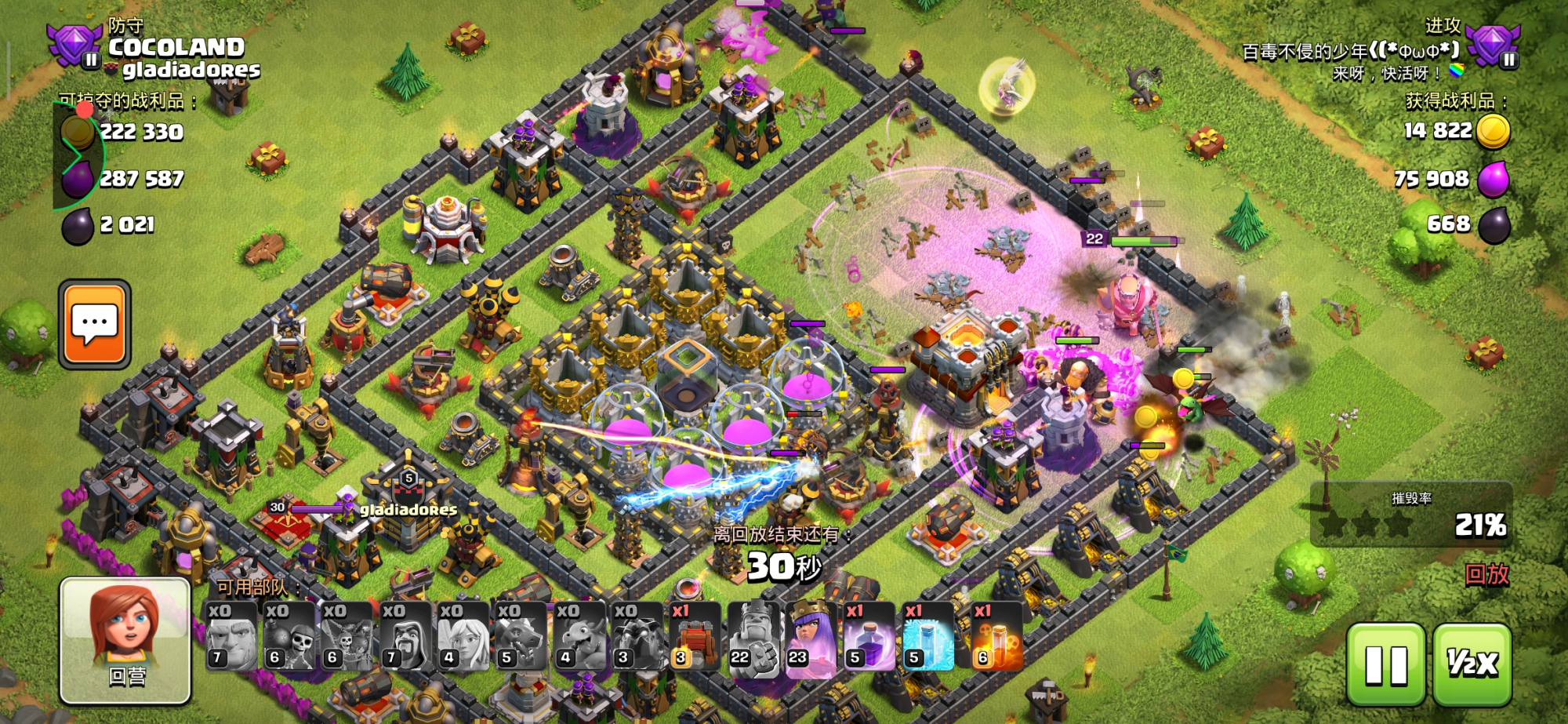Pause the replay playback

point(1385,664)
